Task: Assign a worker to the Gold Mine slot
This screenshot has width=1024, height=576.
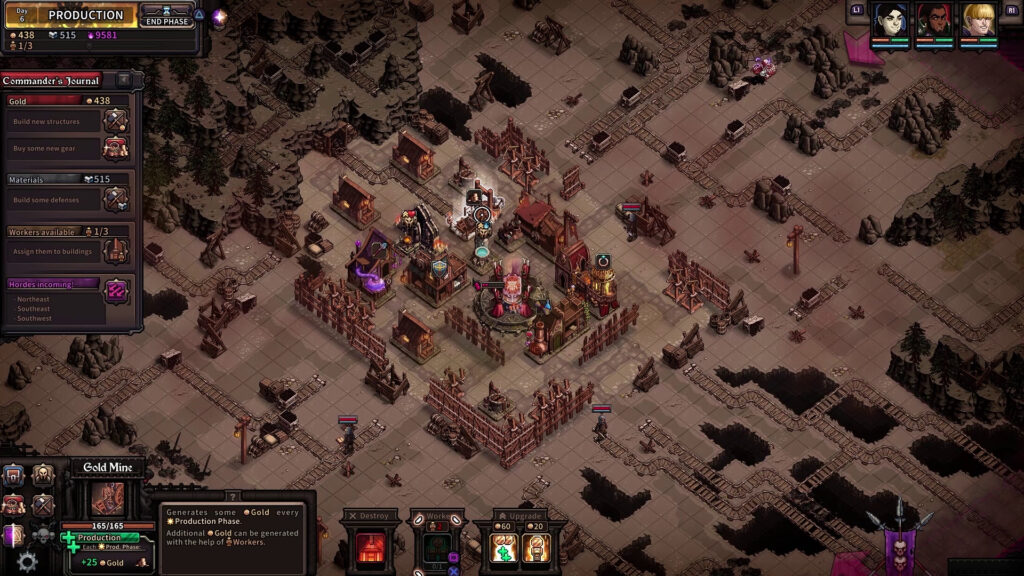Action: [435, 549]
